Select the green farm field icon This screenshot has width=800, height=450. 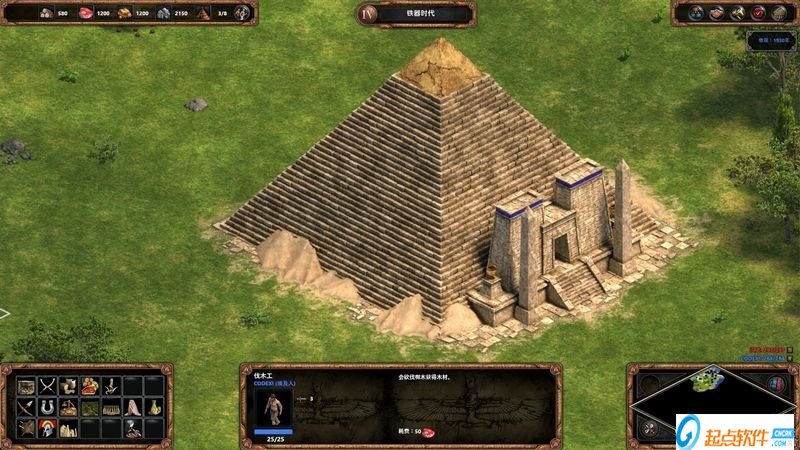point(90,407)
